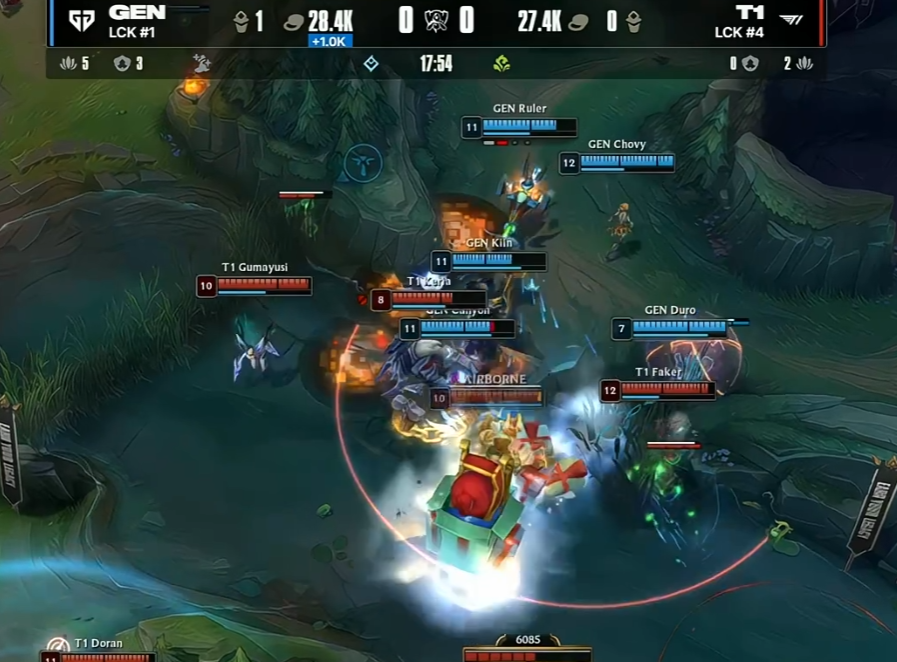Select the center league emblem between scores
897x662 pixels.
click(x=436, y=21)
